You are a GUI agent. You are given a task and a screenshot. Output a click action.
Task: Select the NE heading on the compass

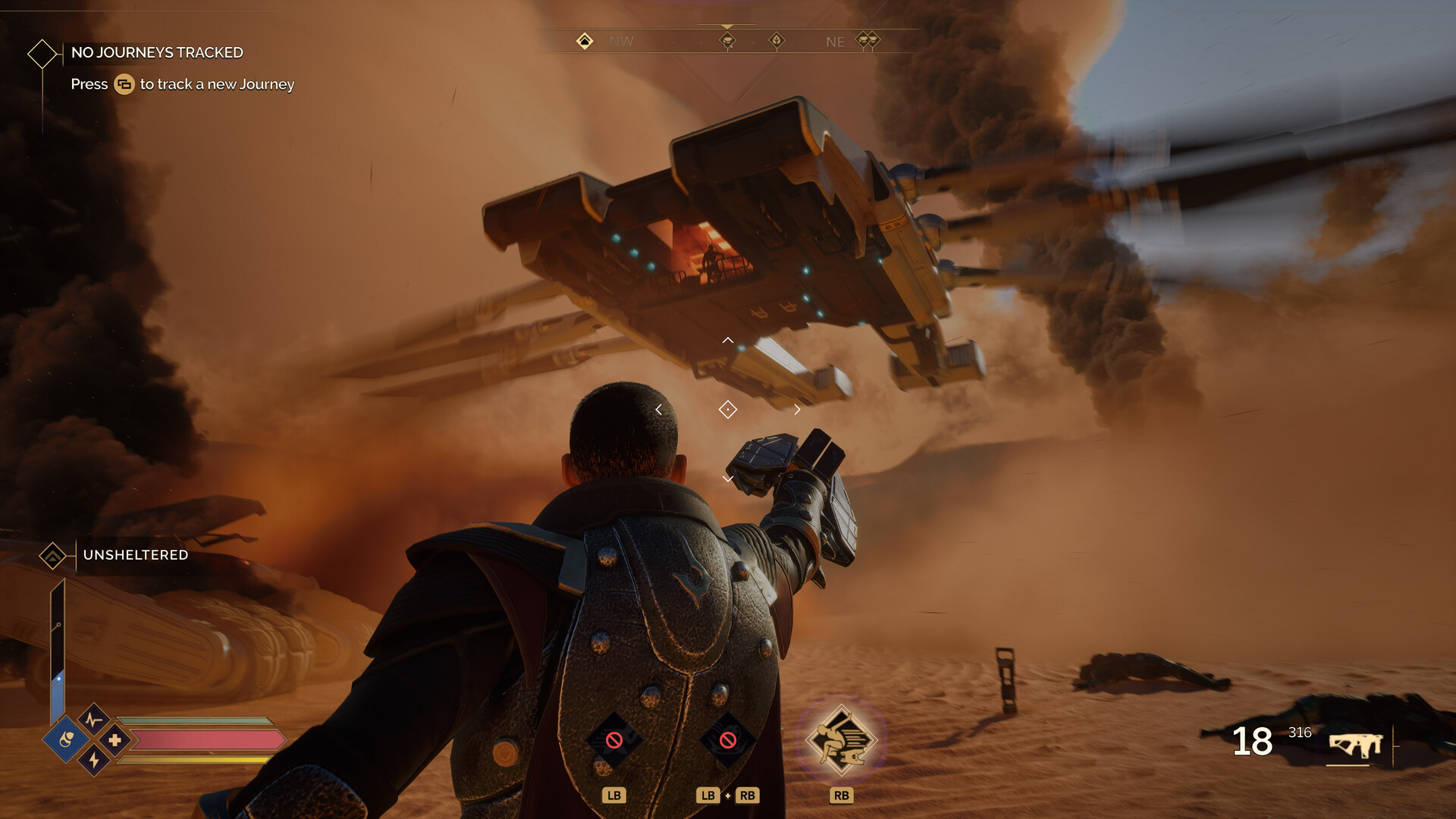point(835,42)
